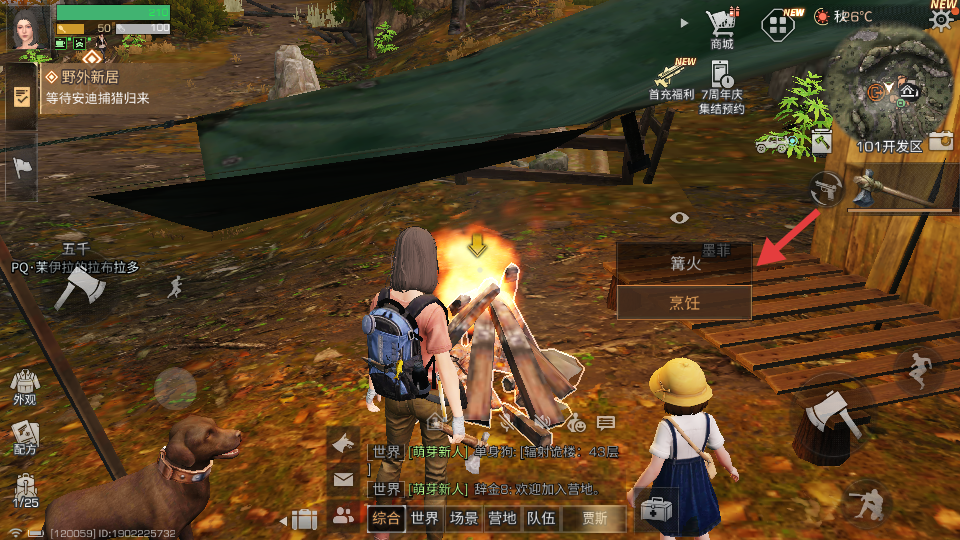The image size is (960, 540).
Task: Open the 7周年庆 anniversary event
Action: coord(722,84)
